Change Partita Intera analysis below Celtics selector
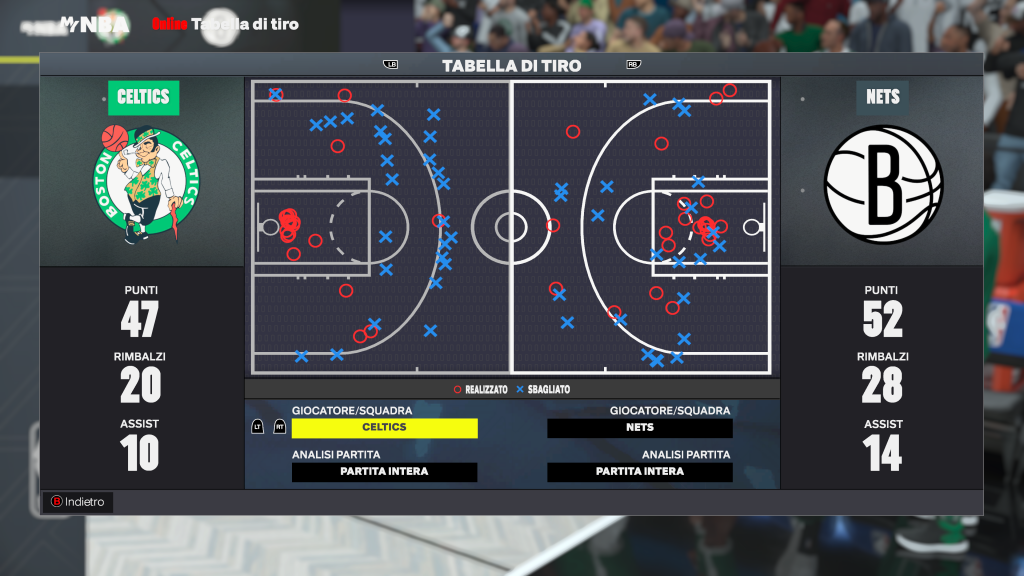This screenshot has width=1024, height=576. click(384, 472)
